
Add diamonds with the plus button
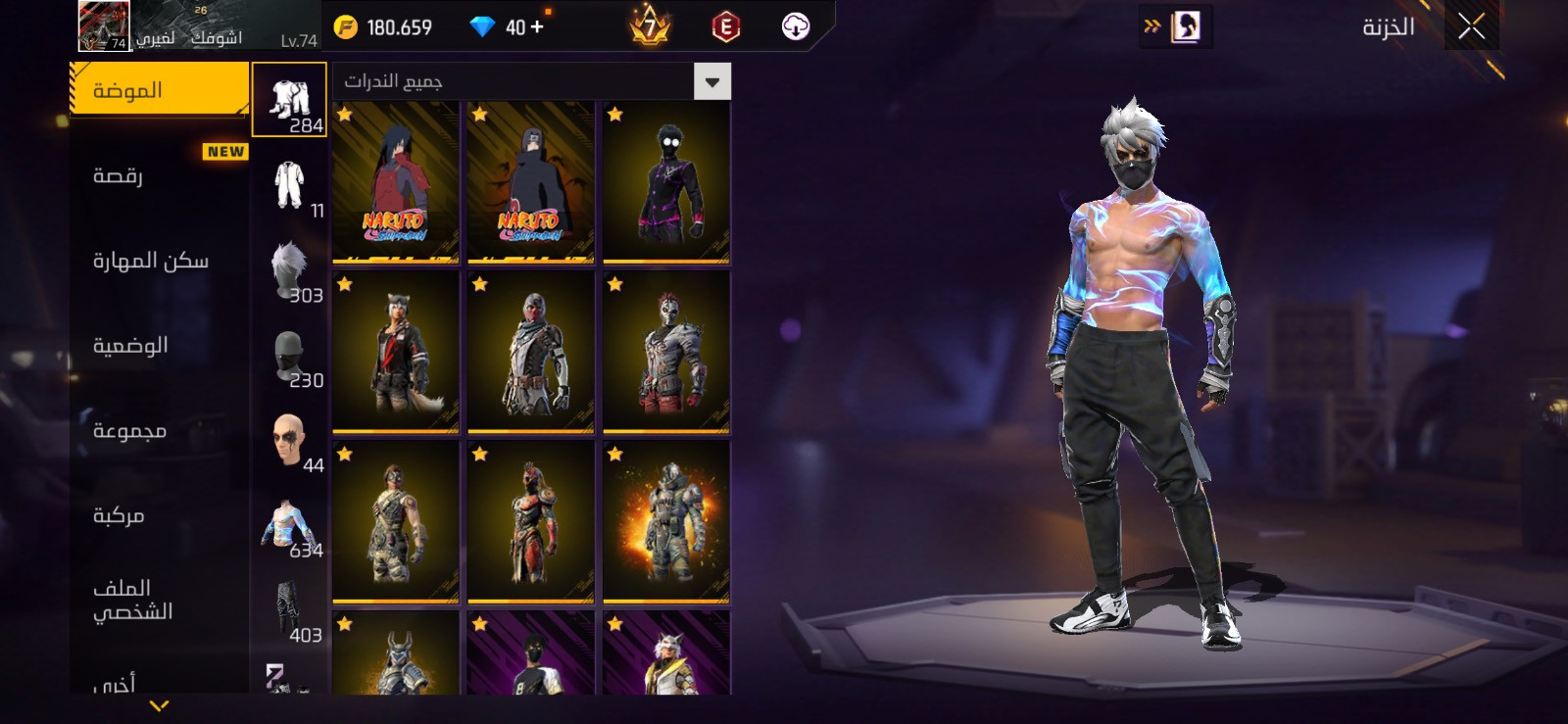[537, 27]
